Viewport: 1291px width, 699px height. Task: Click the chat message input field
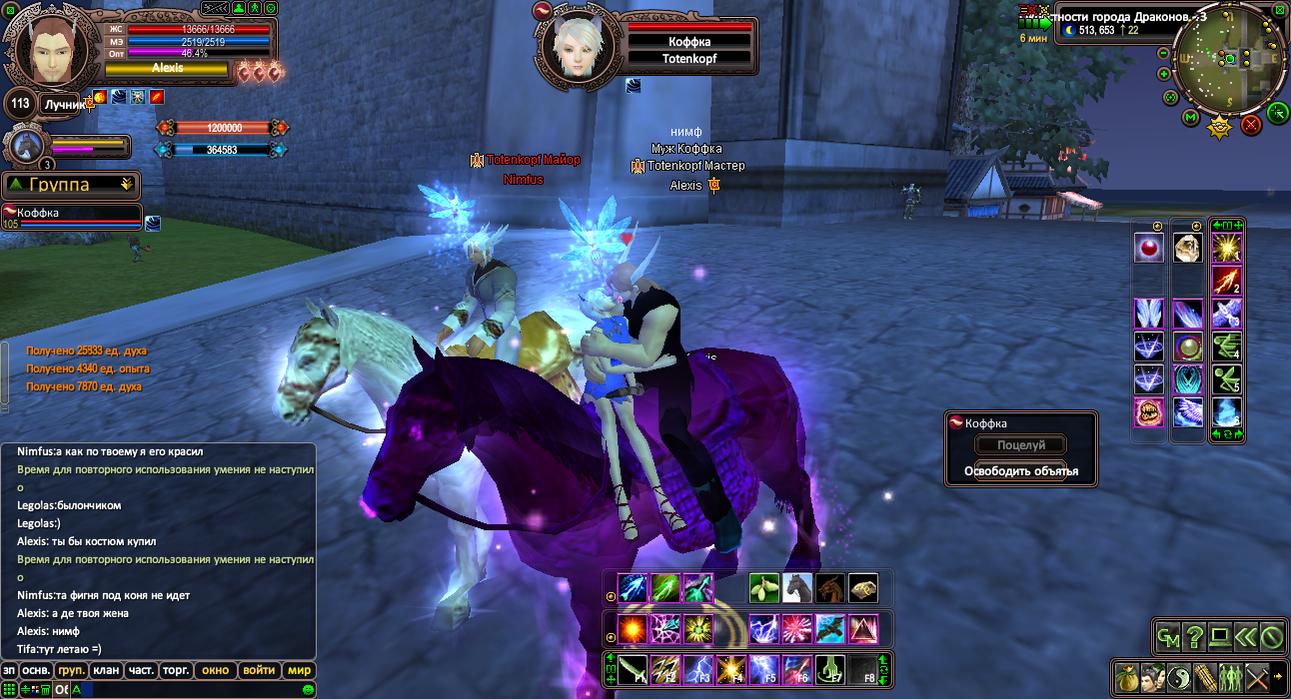[x=190, y=689]
